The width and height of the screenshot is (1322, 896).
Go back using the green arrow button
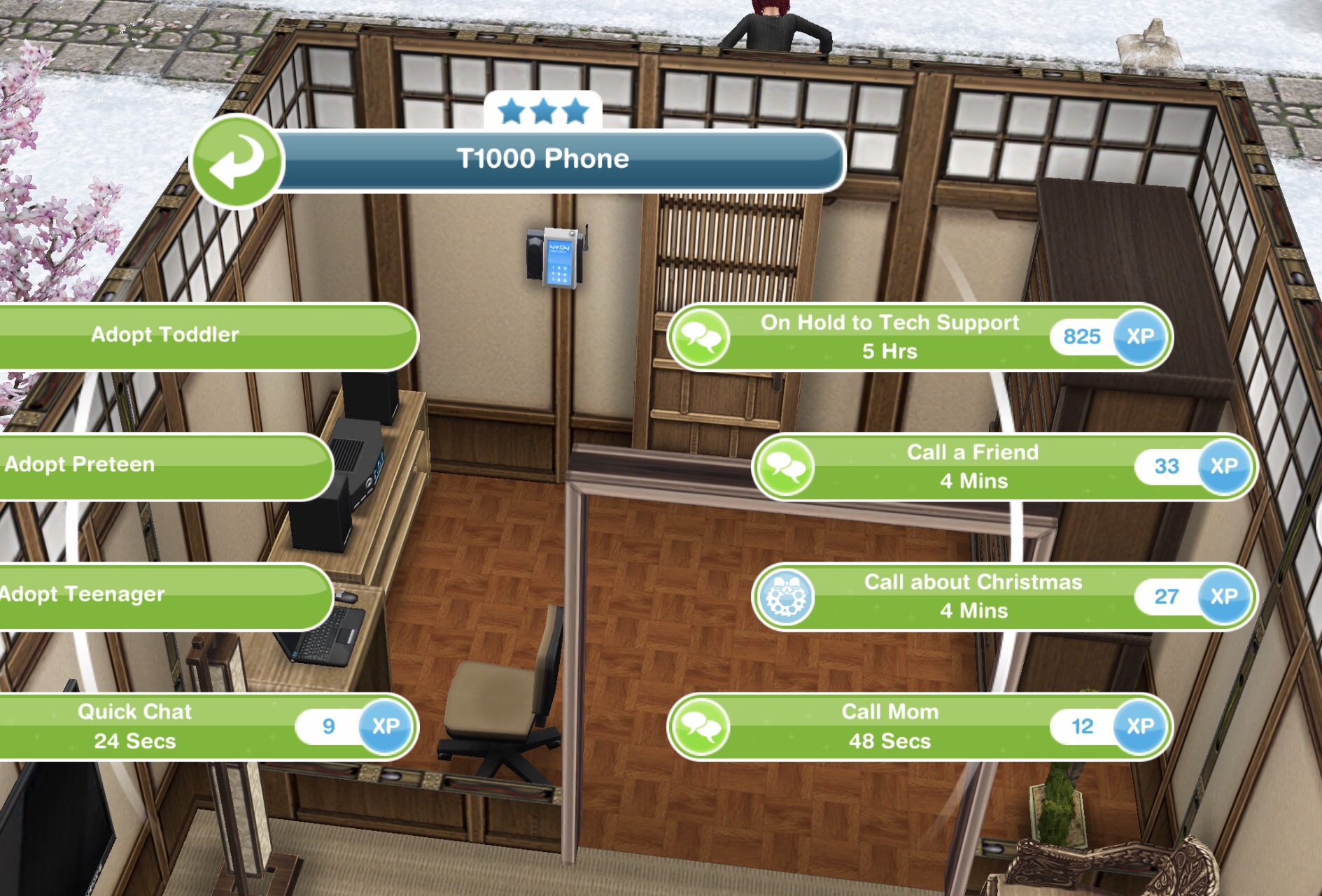(x=237, y=161)
